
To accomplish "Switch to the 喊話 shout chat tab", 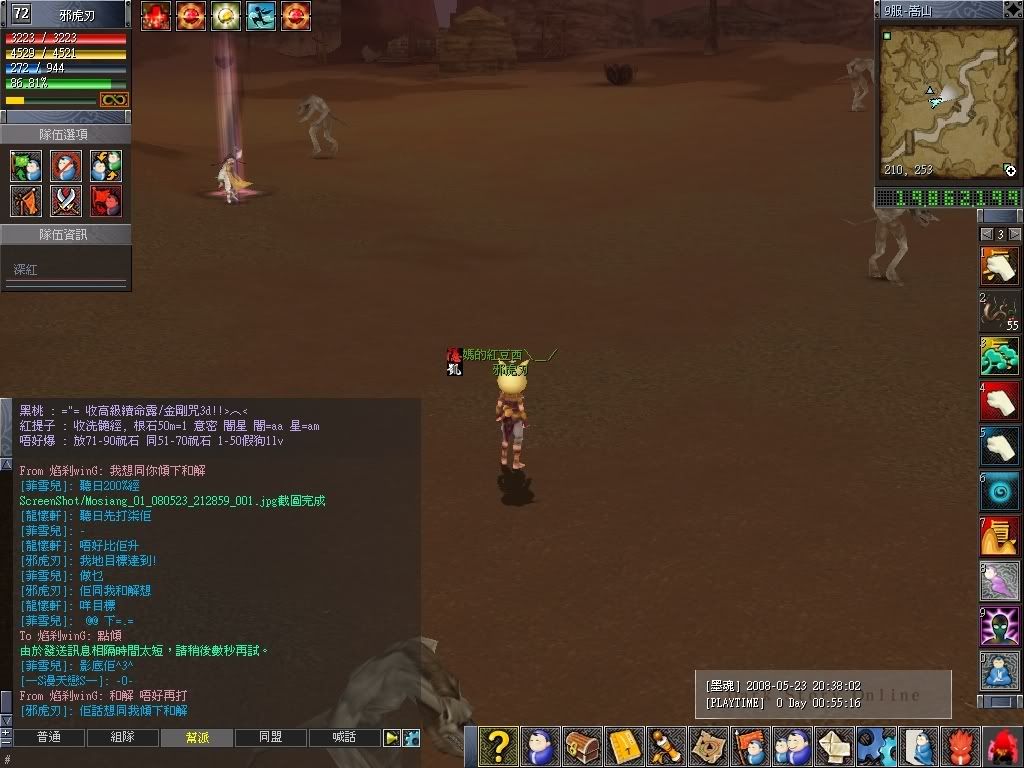I will click(344, 737).
